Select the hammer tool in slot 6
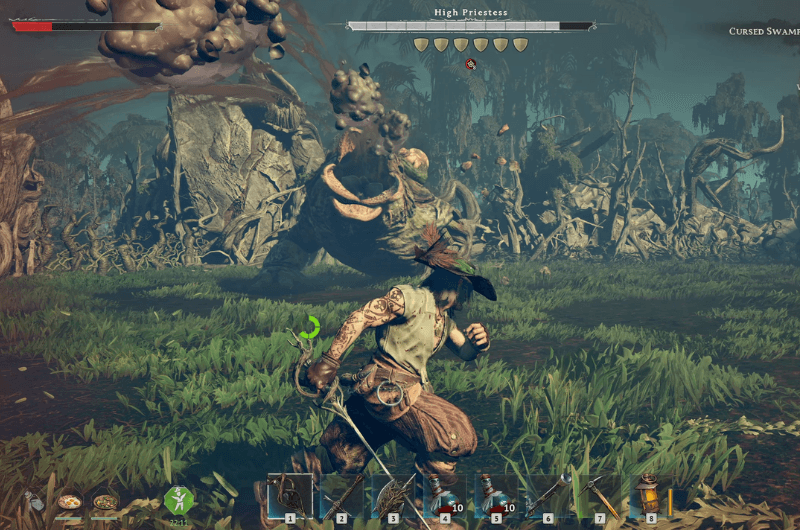800x530 pixels. pos(547,496)
